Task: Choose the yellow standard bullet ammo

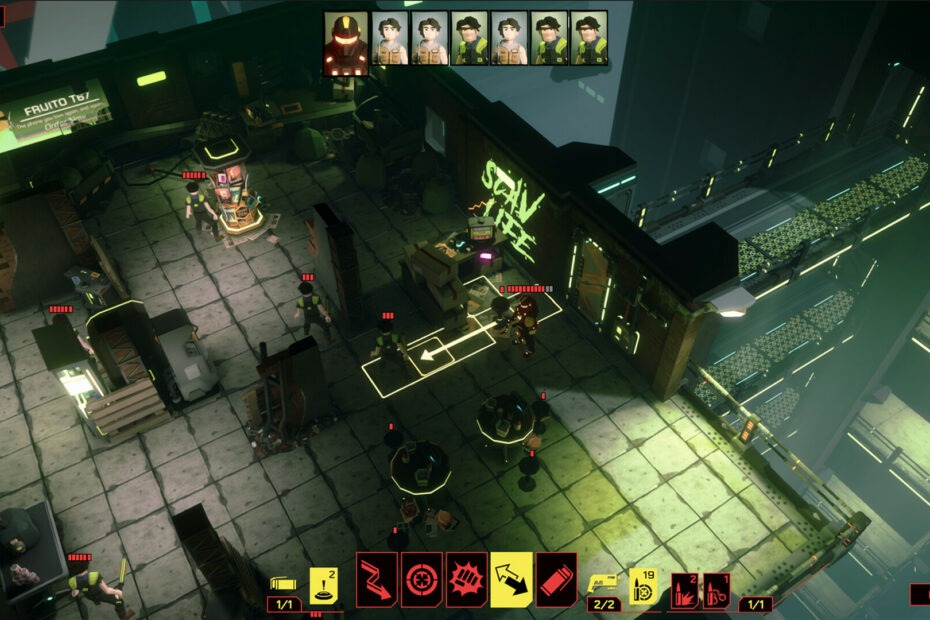Action: 643,586
